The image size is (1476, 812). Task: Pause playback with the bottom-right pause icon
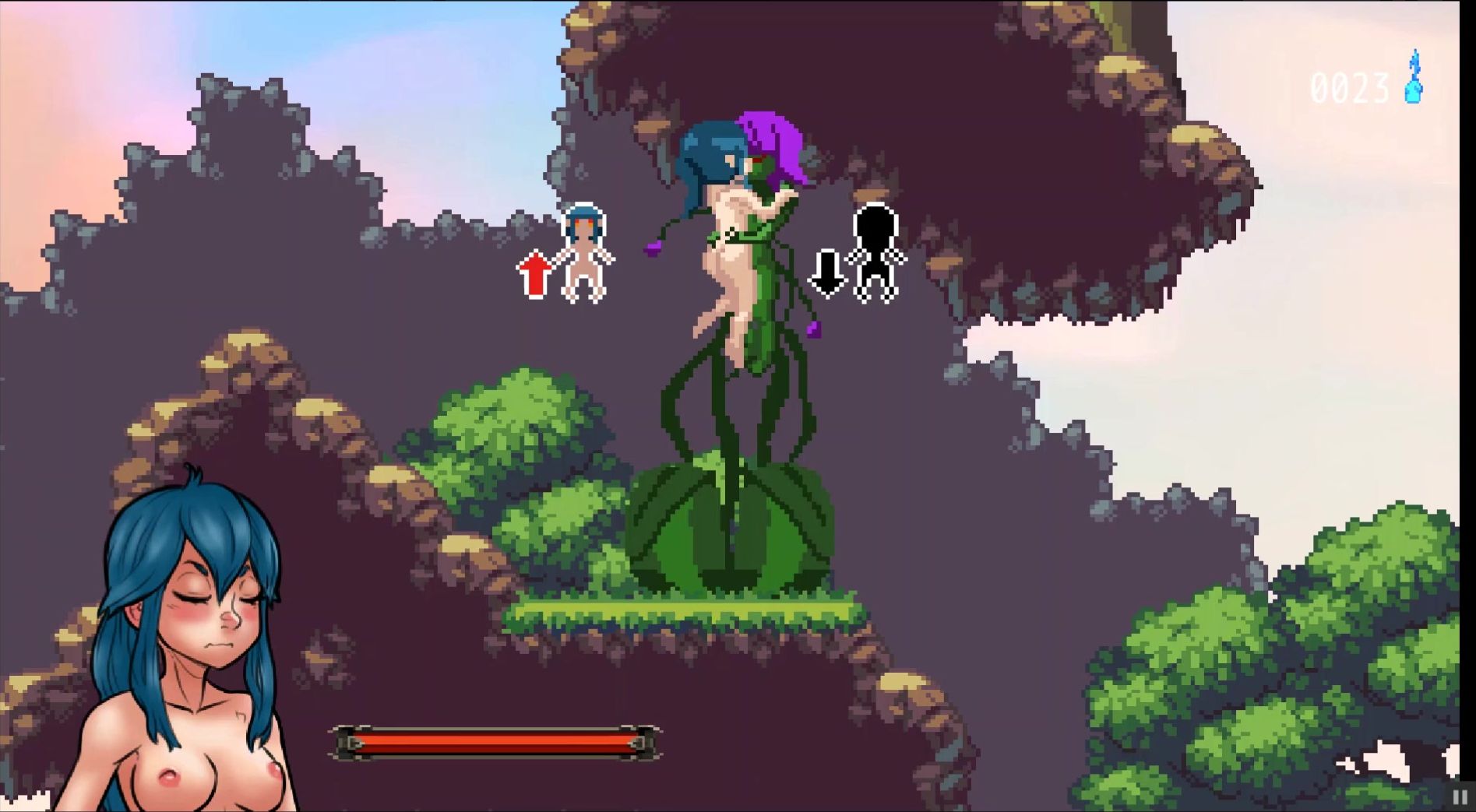[1460, 796]
